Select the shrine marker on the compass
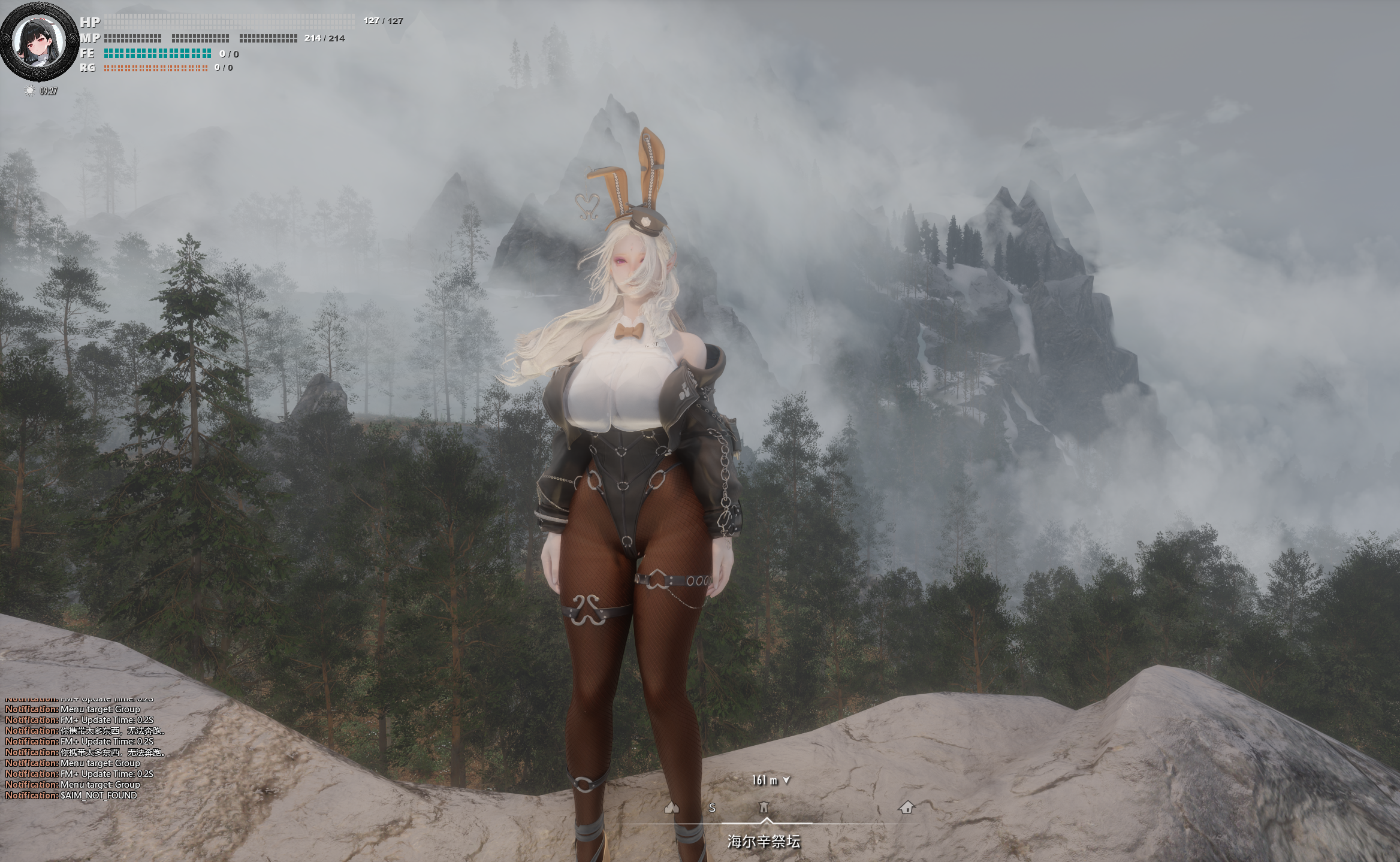This screenshot has height=862, width=1400. pyautogui.click(x=764, y=807)
